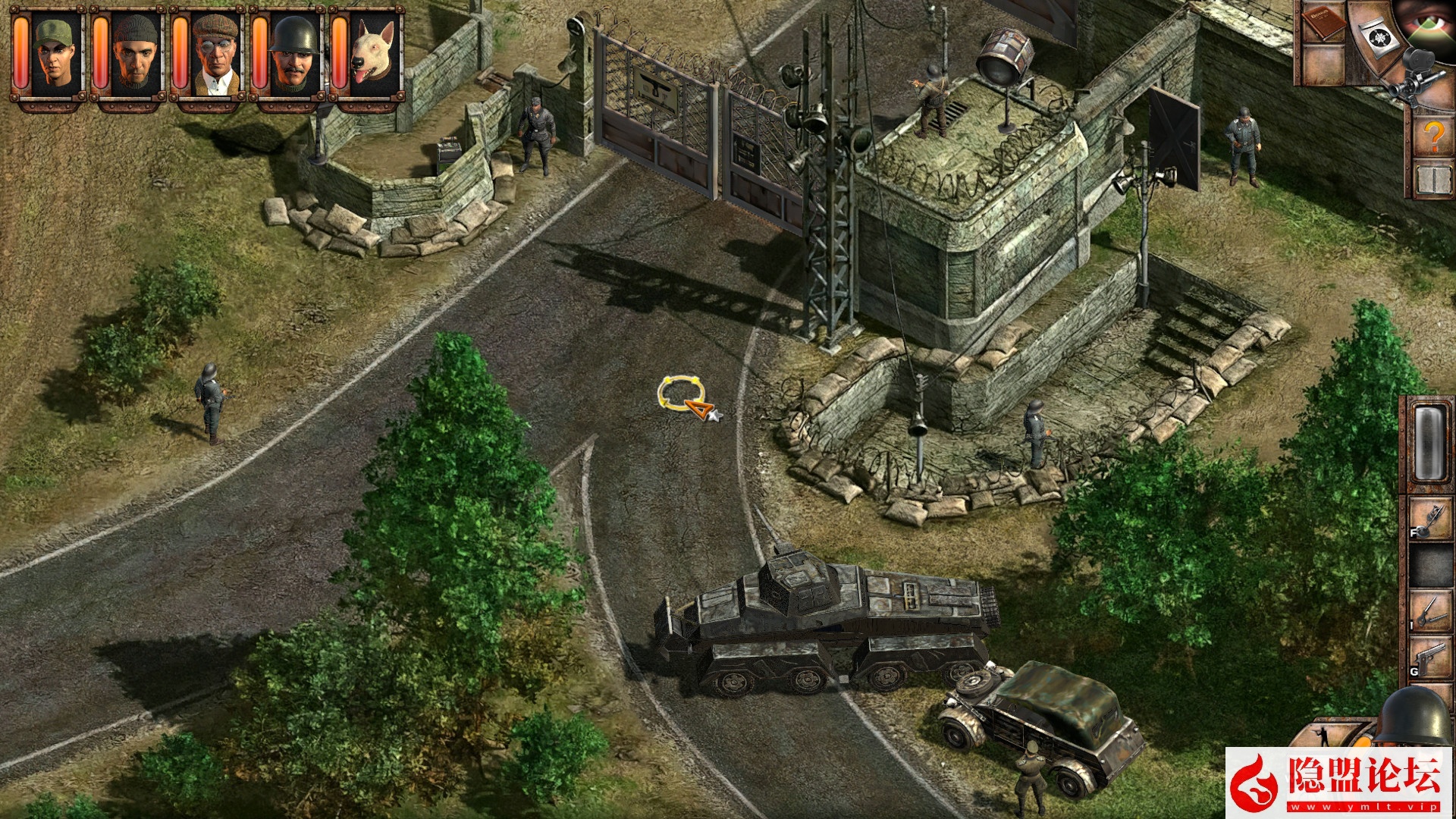The height and width of the screenshot is (819, 1456).
Task: Choose the commando wearing glasses and flat cap
Action: (x=215, y=54)
